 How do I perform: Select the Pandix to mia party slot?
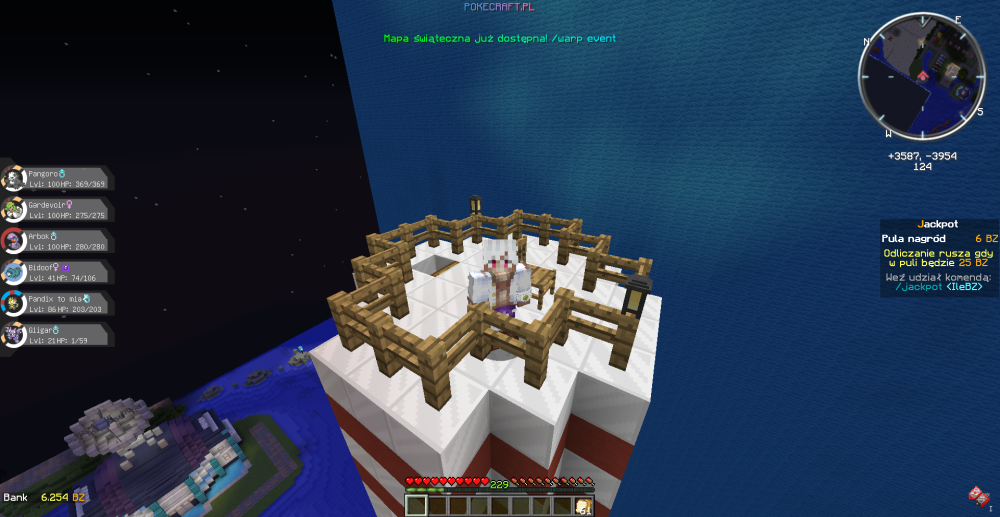55,303
